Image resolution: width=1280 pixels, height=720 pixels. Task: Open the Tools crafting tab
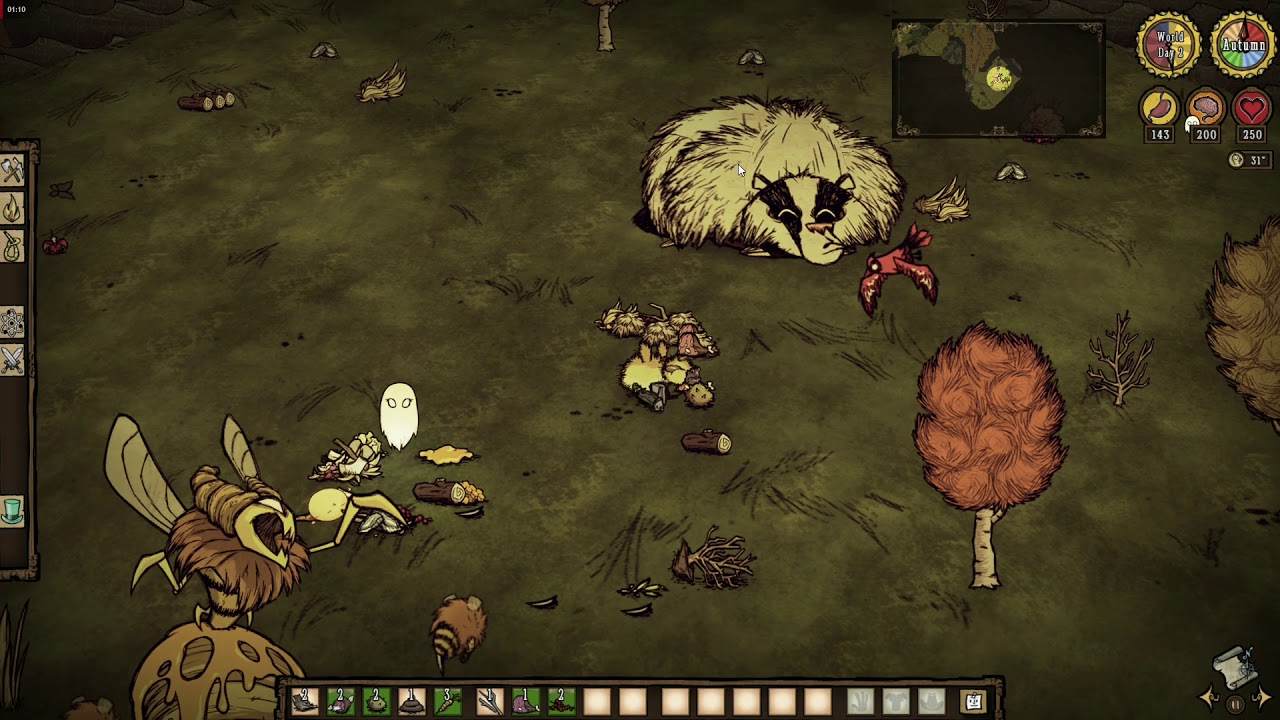pos(12,171)
